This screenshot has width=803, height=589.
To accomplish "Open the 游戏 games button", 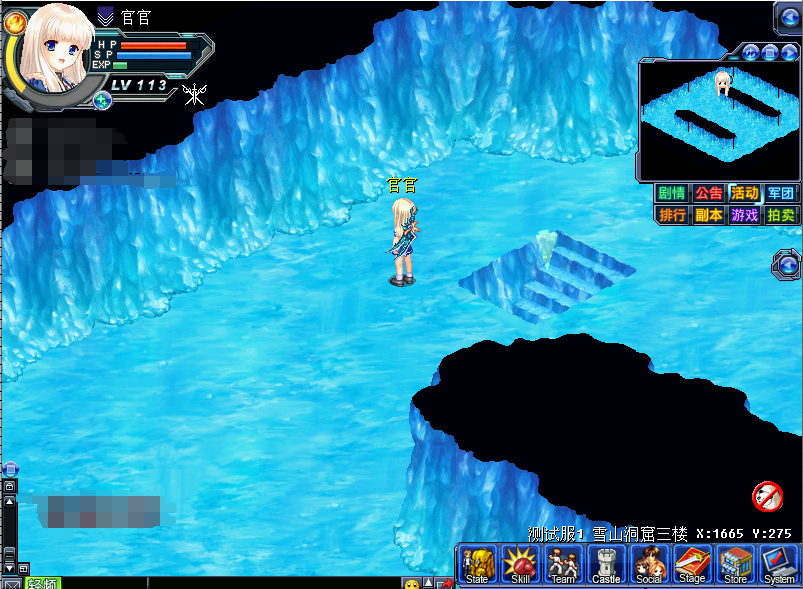I will 744,215.
